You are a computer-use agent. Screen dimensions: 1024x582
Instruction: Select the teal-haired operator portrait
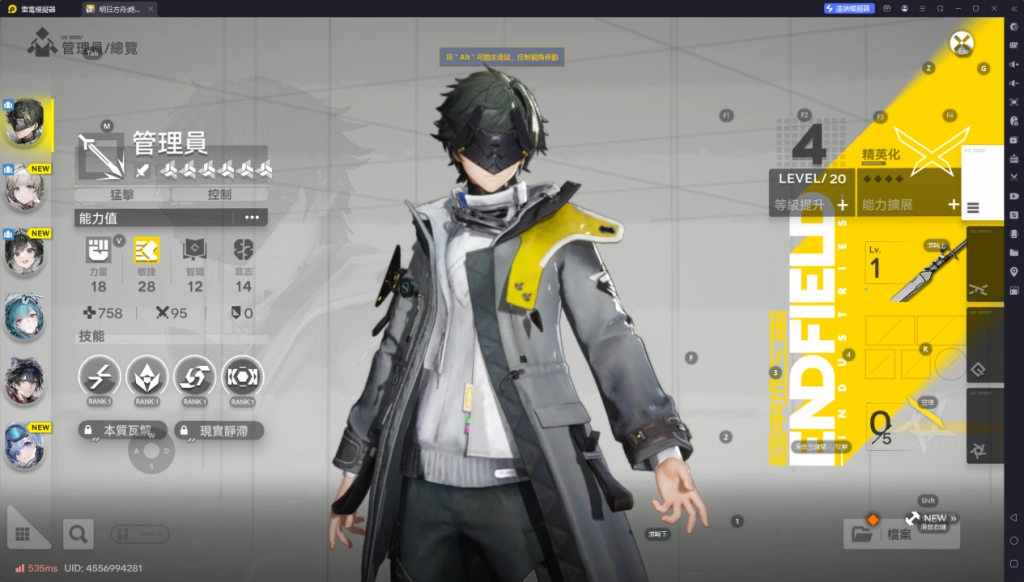tap(24, 315)
